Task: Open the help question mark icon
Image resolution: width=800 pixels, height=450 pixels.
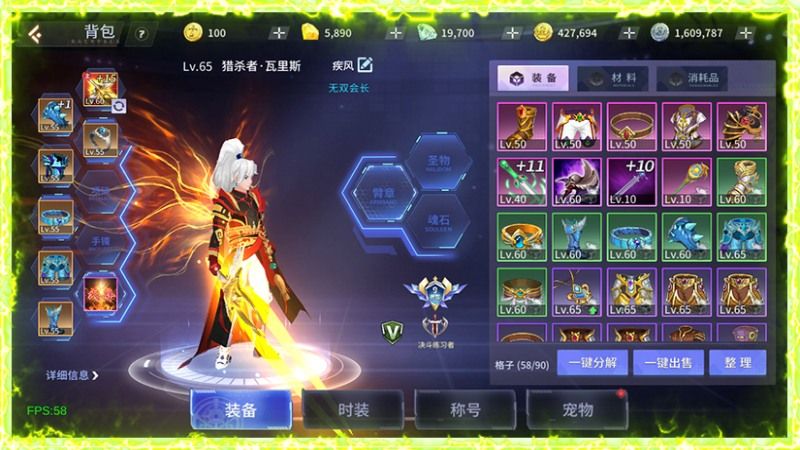Action: click(140, 33)
